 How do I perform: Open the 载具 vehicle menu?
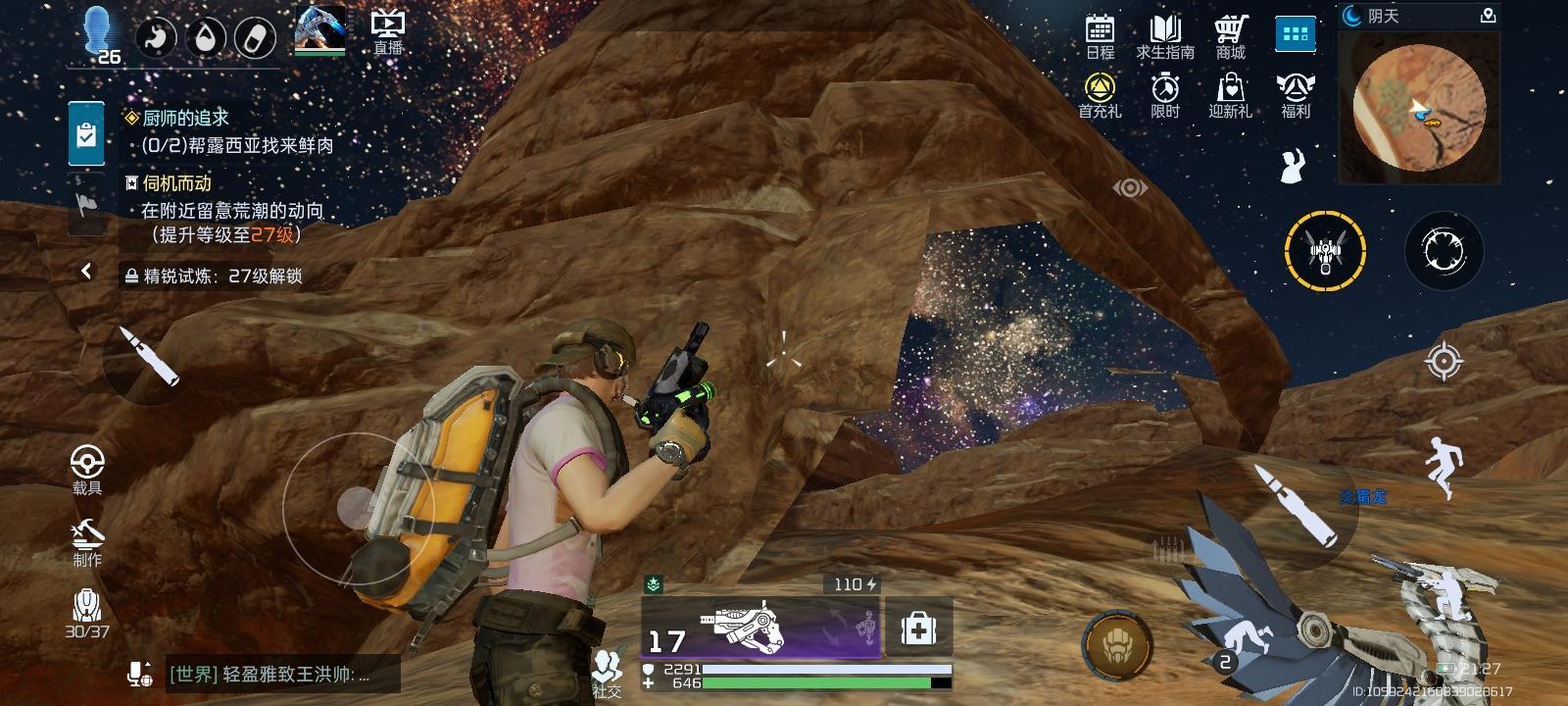87,469
